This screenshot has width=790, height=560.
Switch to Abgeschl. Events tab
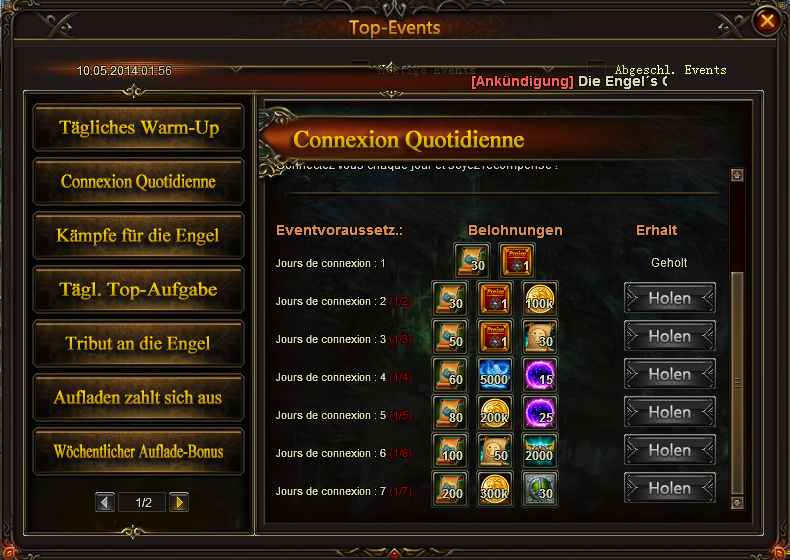pos(670,70)
